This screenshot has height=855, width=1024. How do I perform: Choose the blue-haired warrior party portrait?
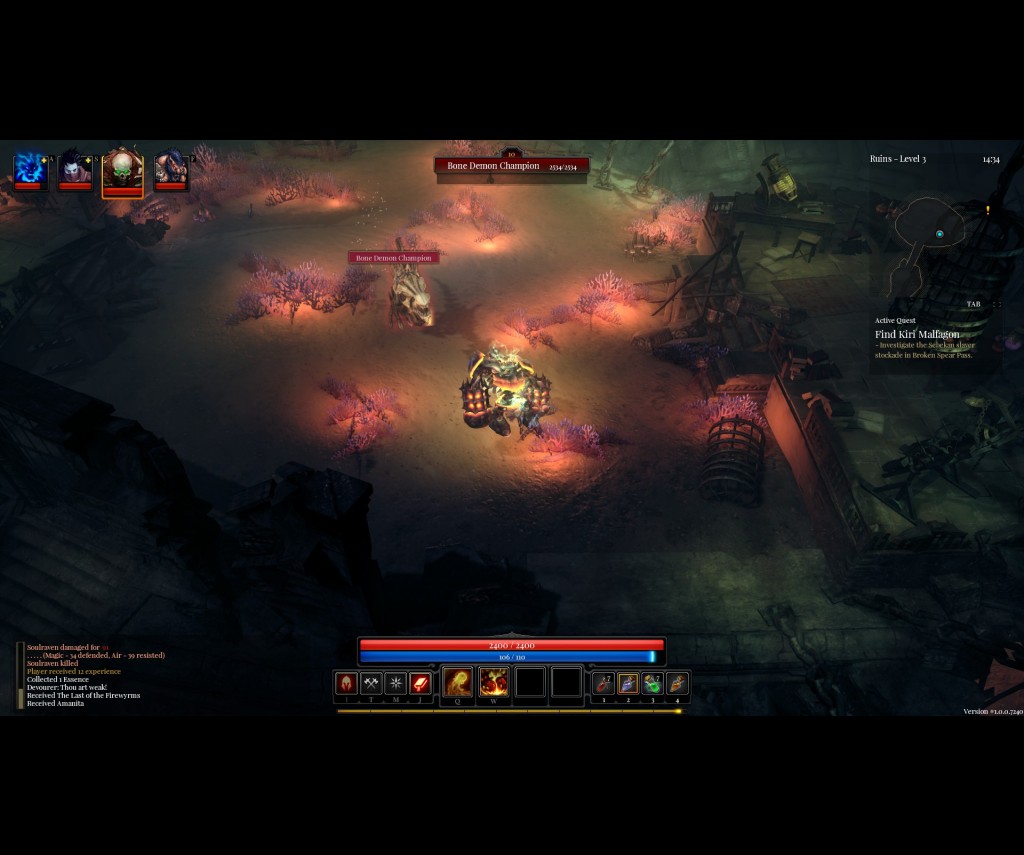pyautogui.click(x=171, y=169)
